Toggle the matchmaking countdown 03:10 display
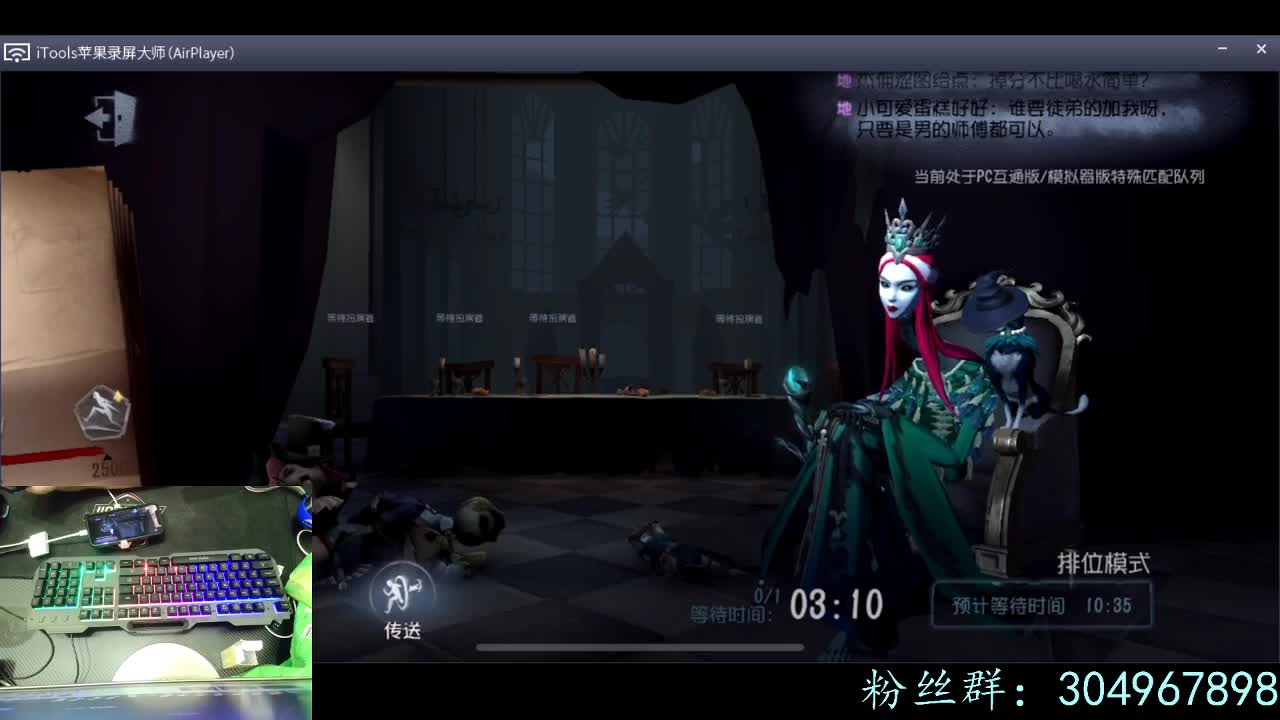The image size is (1280, 720). coord(836,604)
